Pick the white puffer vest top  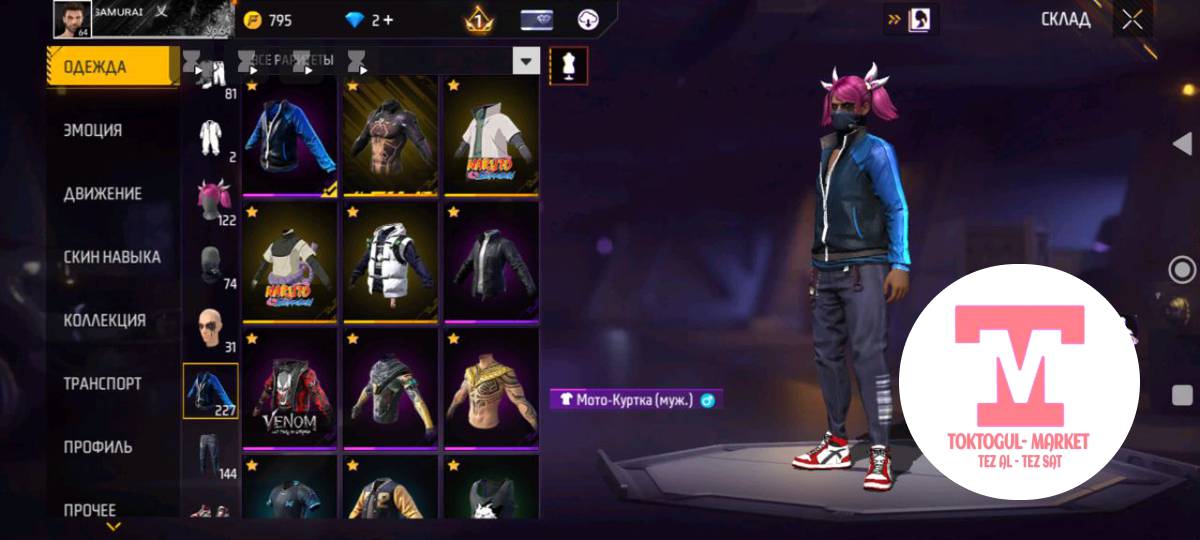[391, 263]
